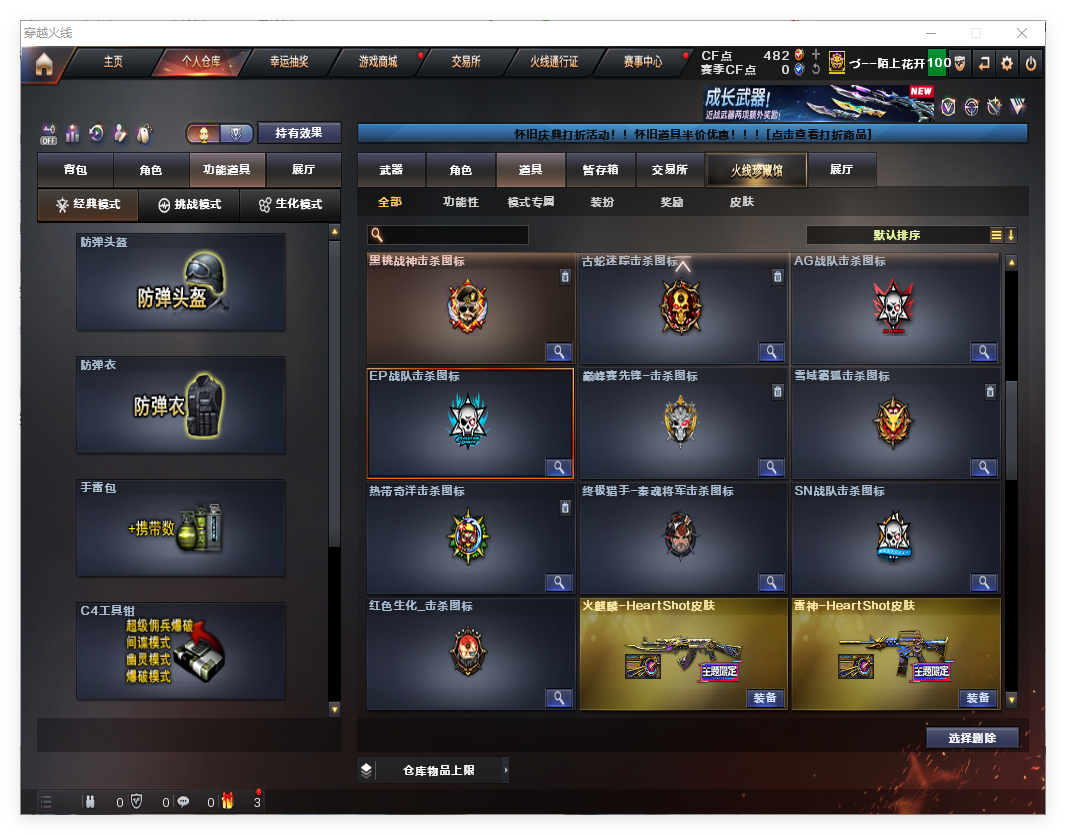This screenshot has width=1066, height=835.
Task: Switch to the 暂存箱 storage tab
Action: 600,170
